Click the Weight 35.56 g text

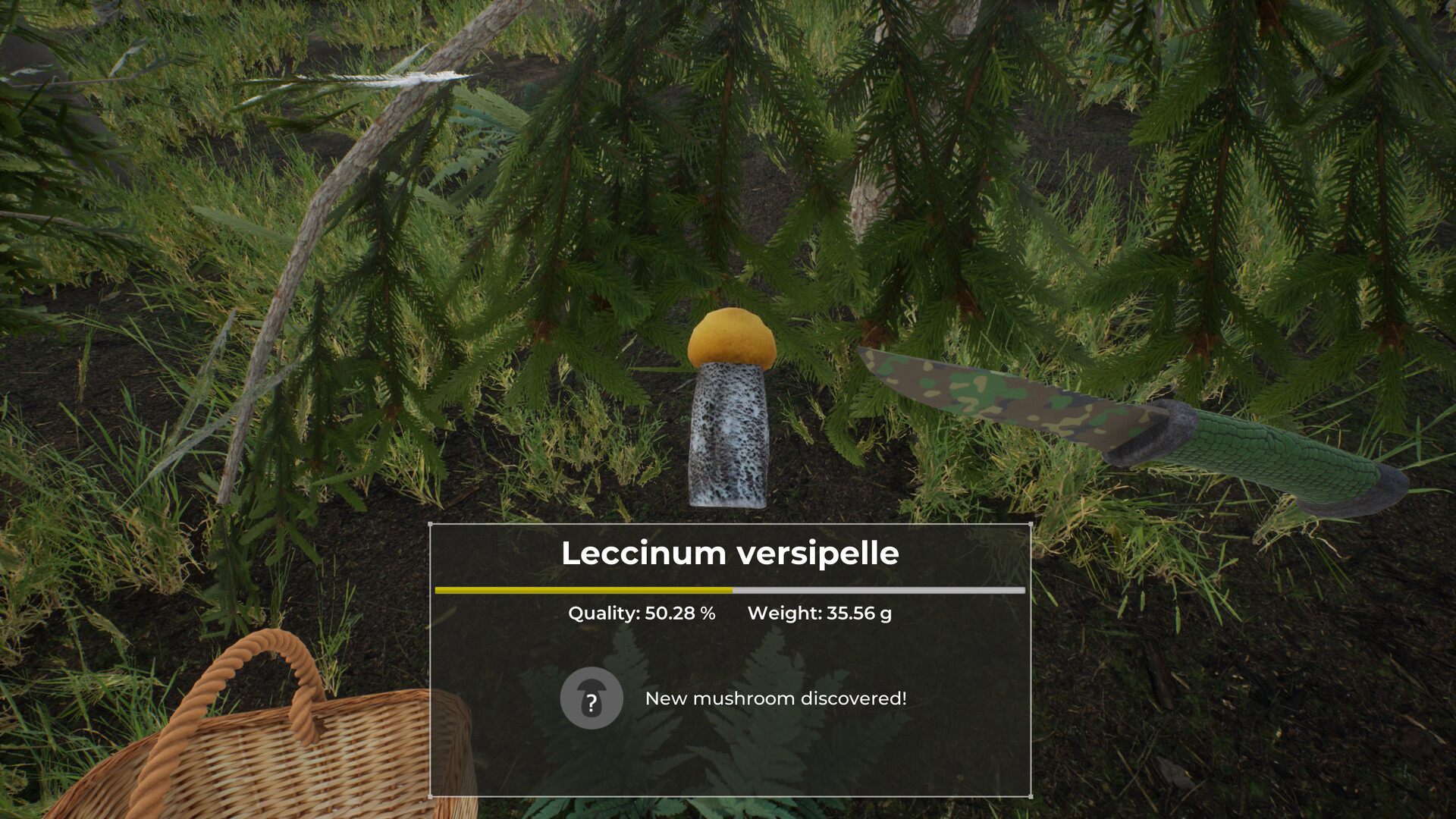[x=819, y=613]
